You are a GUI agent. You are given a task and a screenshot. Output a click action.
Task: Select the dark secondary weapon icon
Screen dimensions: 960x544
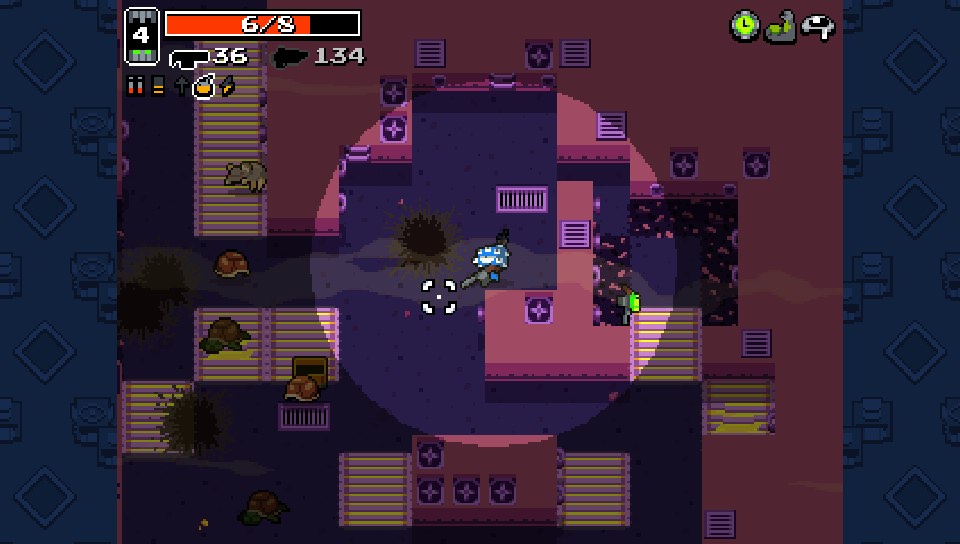pyautogui.click(x=290, y=57)
